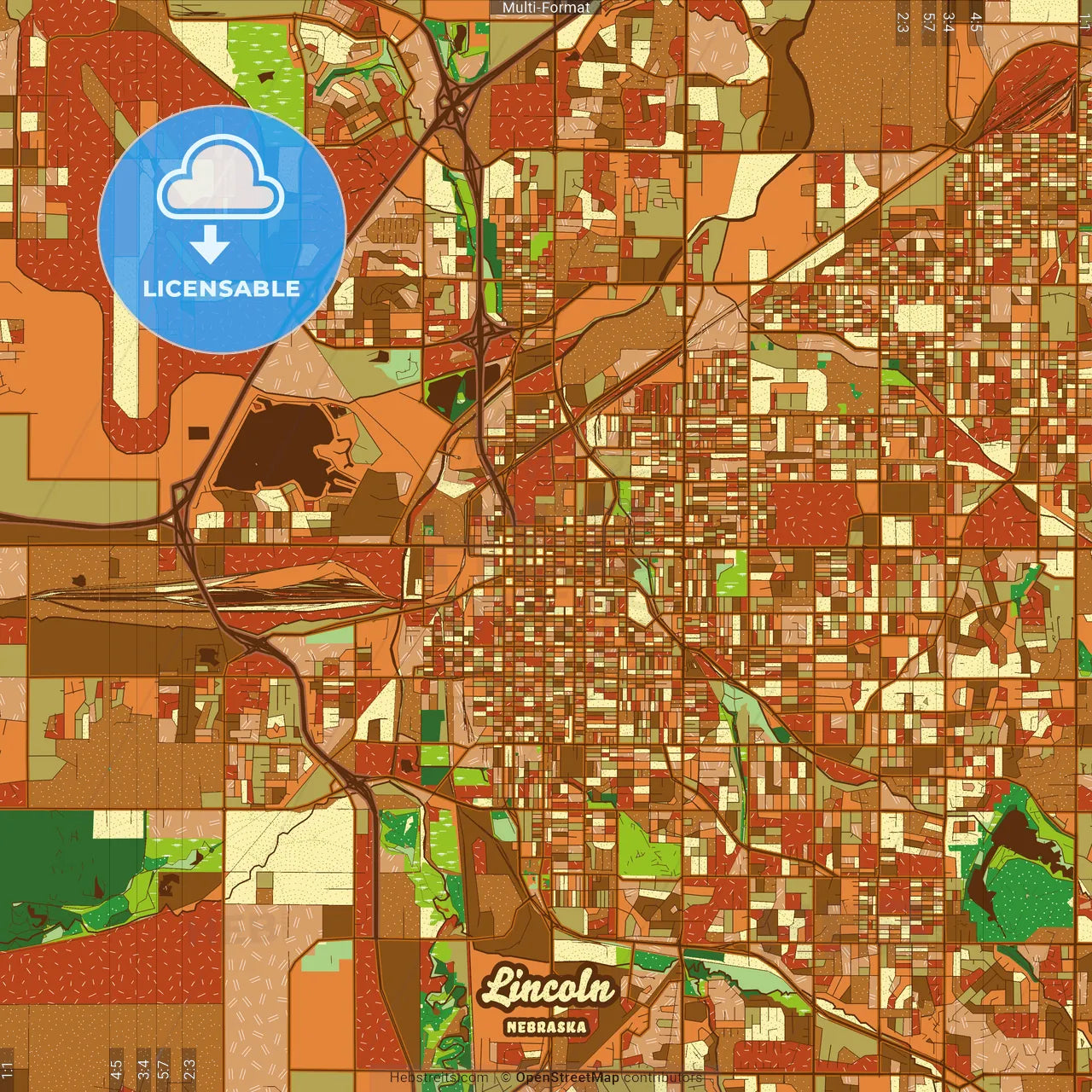Select the Multi-Format label

546,8
